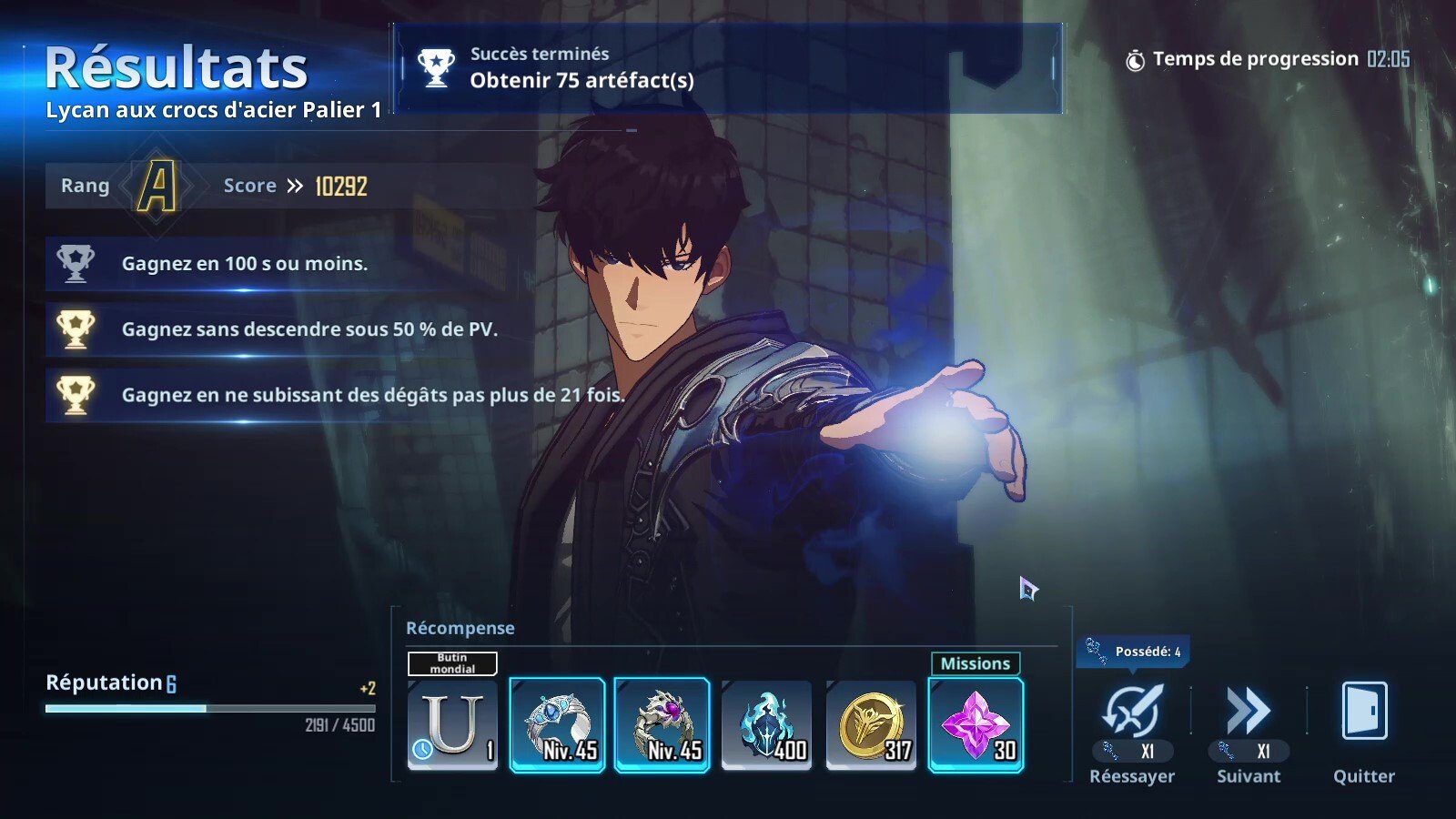Click the Réputation progress bar
This screenshot has height=819, width=1456.
coord(209,708)
